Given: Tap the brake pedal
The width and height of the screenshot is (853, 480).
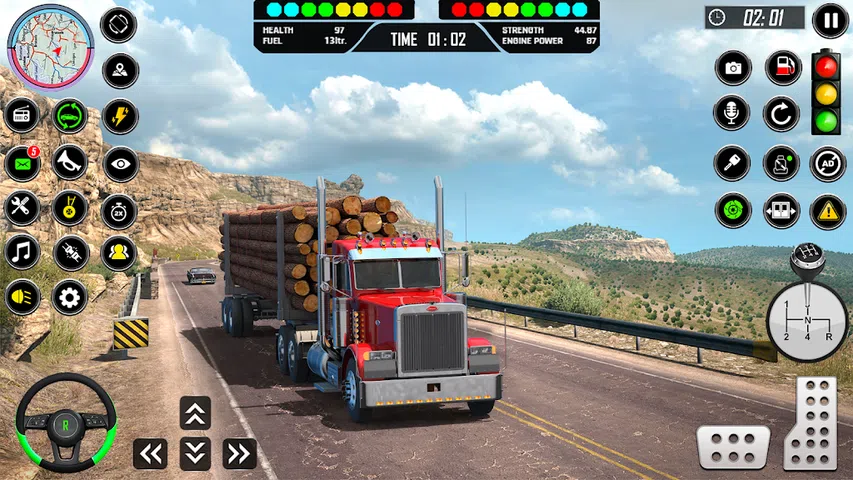Looking at the screenshot, I should (x=733, y=446).
